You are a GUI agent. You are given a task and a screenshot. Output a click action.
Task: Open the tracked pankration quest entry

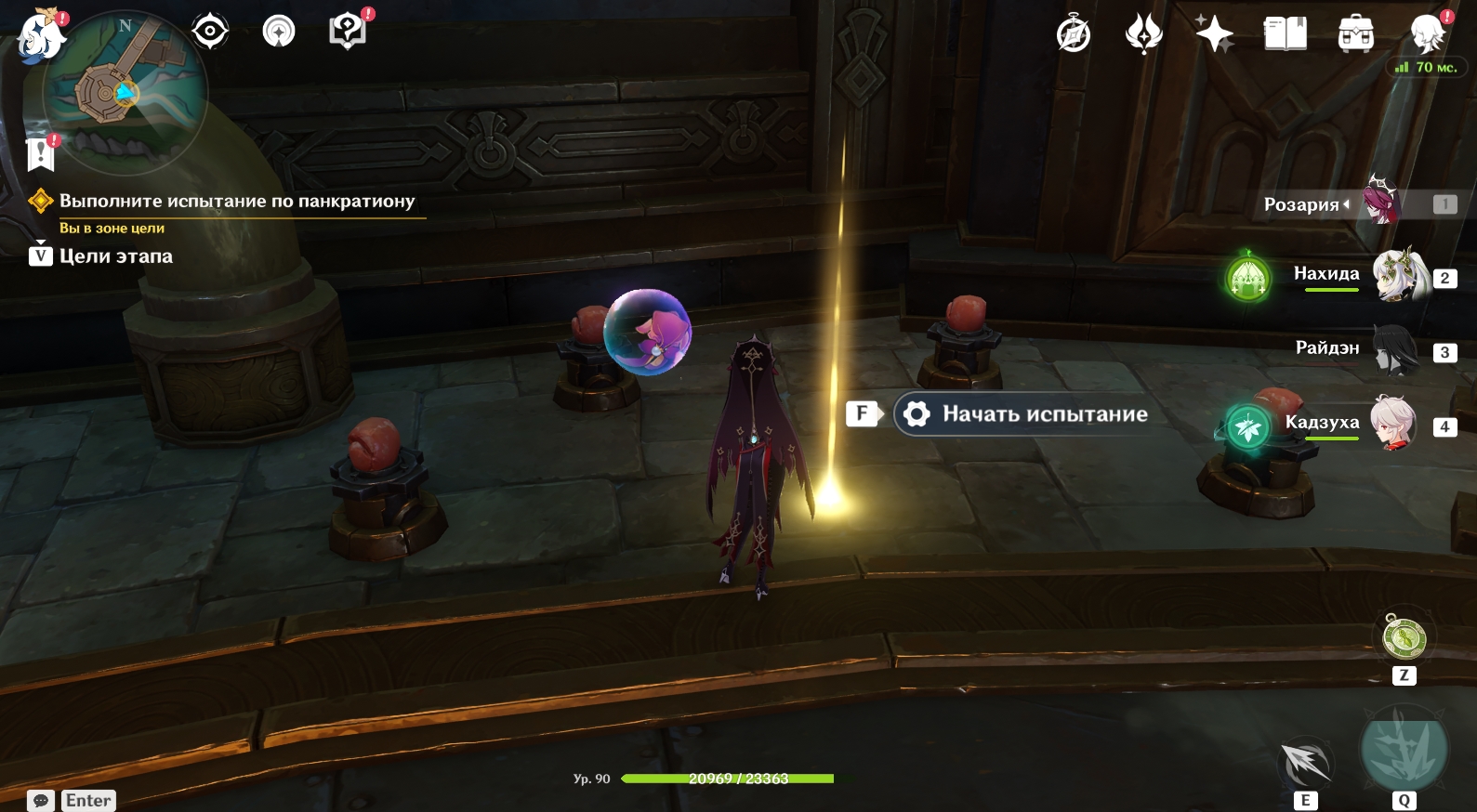(237, 202)
